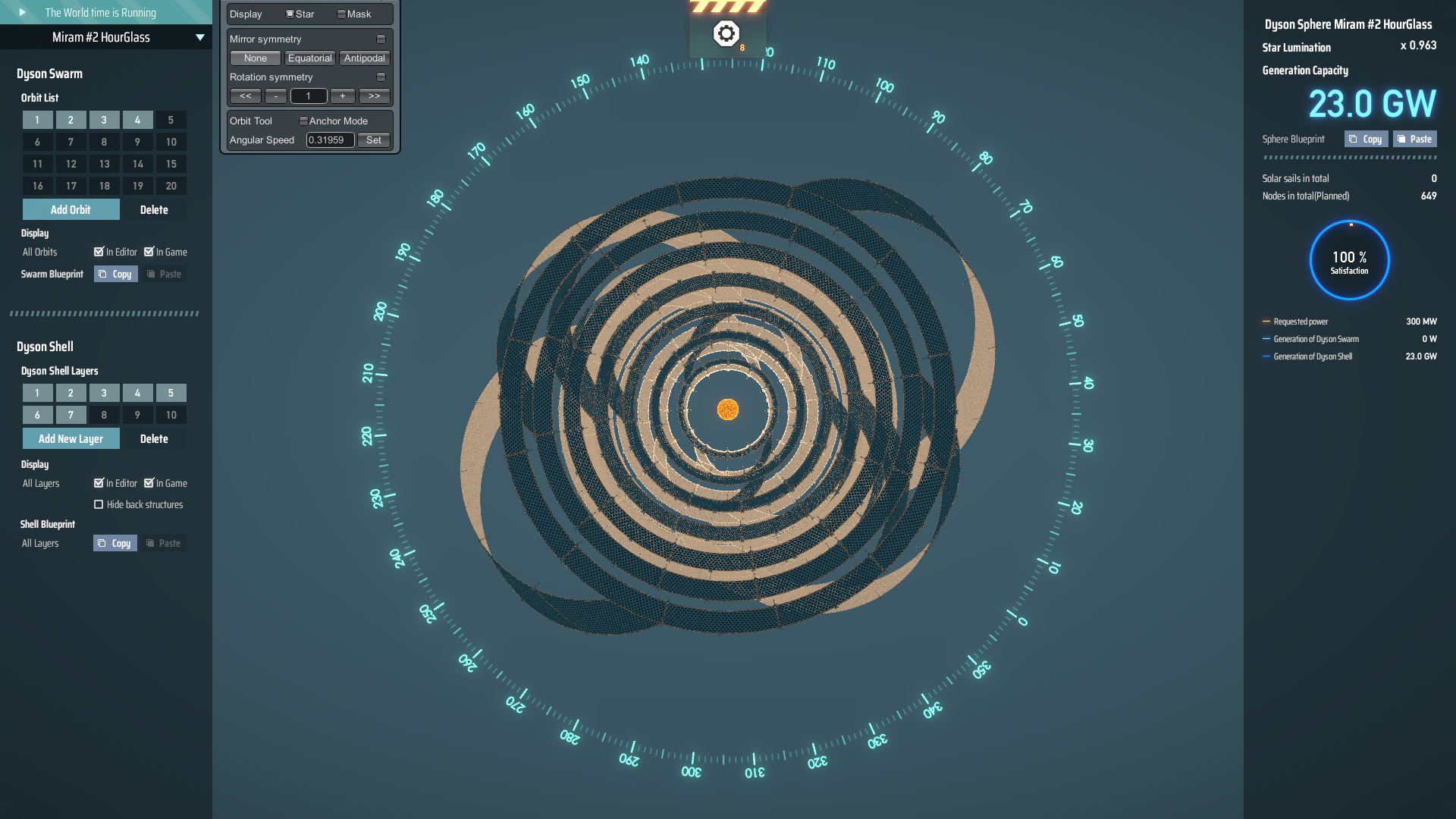Paste the Sphere Blueprint in right panel

coord(1414,139)
